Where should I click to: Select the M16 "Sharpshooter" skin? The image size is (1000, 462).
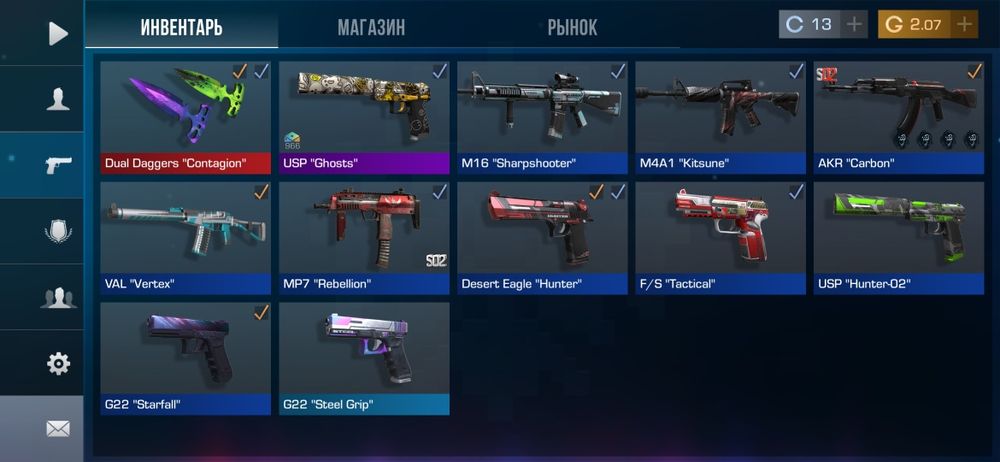[542, 117]
